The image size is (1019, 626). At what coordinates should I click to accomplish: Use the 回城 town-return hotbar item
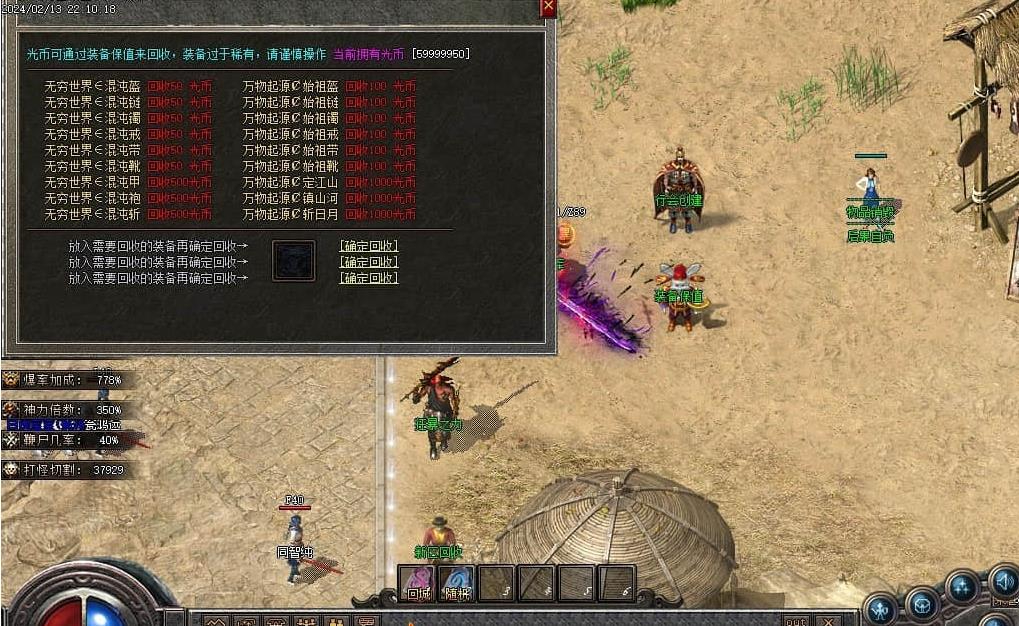pos(417,585)
